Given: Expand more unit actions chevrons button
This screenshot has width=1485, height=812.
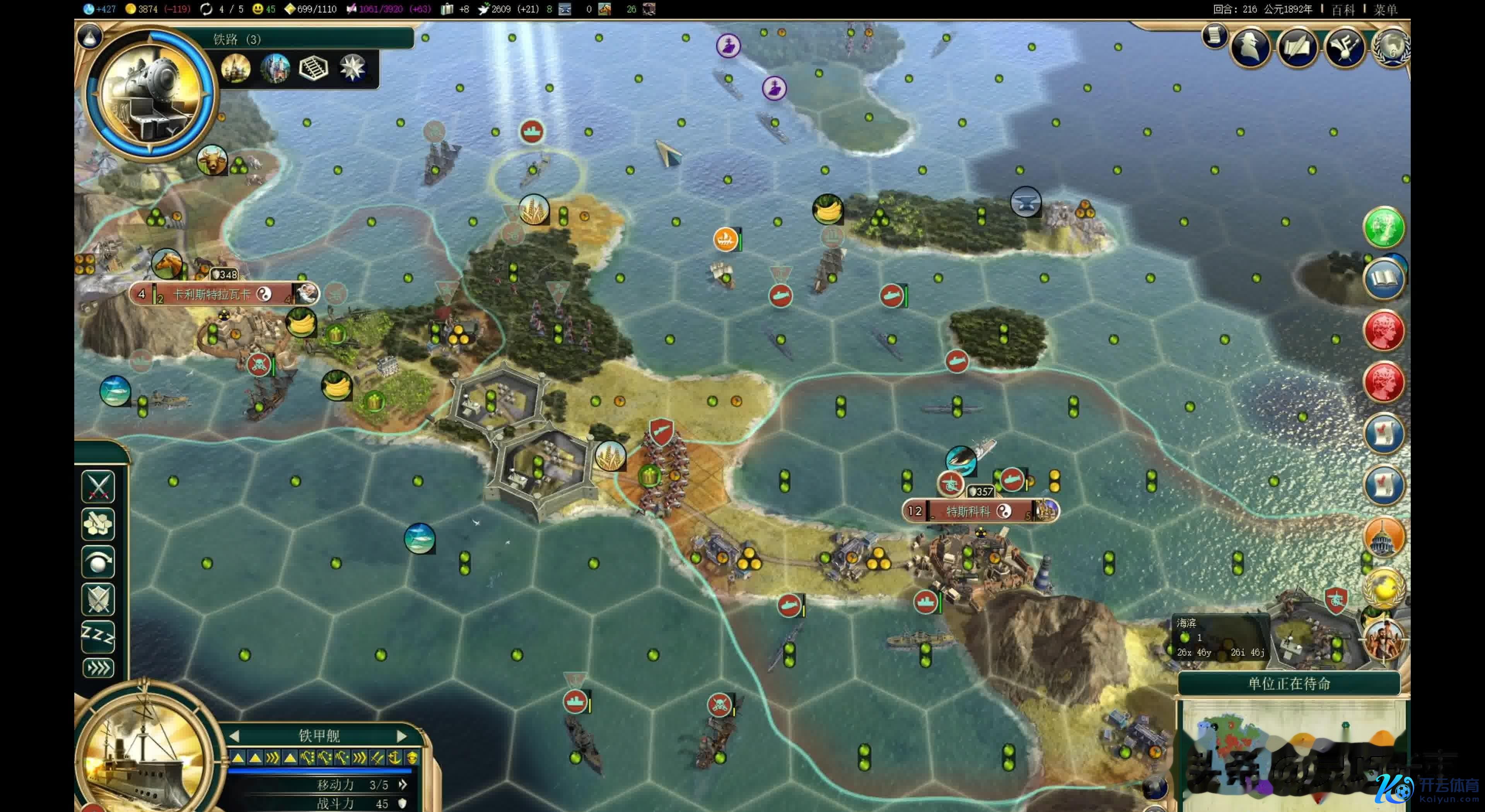Looking at the screenshot, I should 98,669.
